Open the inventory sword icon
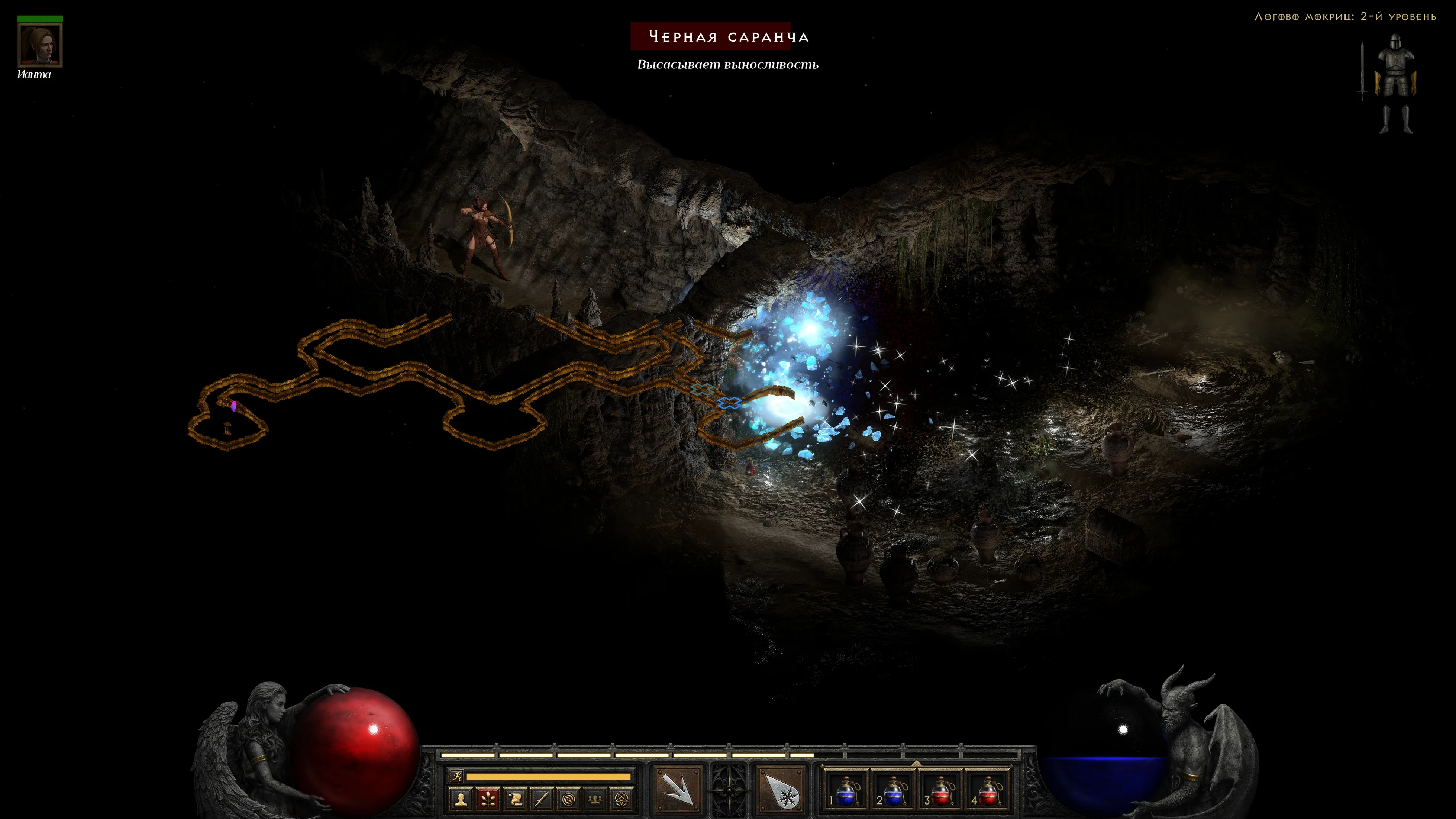 point(542,799)
